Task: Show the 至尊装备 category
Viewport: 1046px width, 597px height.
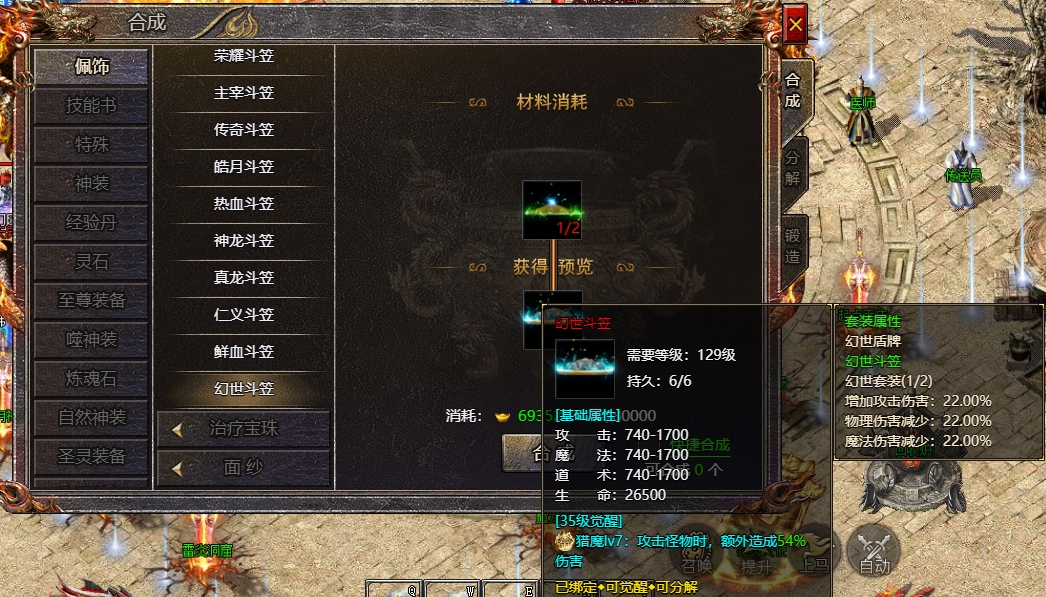Action: point(92,301)
